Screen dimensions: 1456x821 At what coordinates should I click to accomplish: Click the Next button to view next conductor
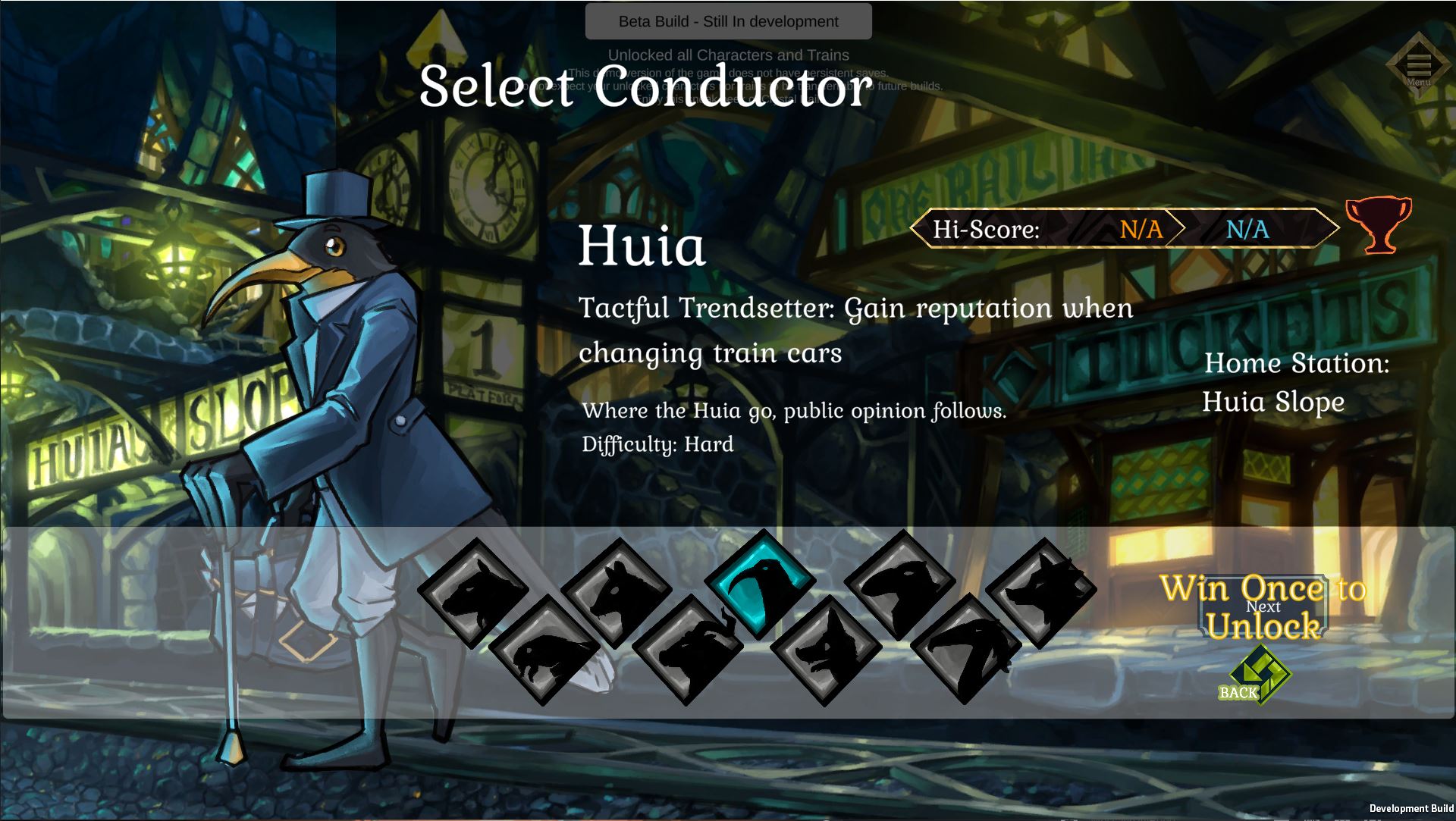pos(1266,607)
